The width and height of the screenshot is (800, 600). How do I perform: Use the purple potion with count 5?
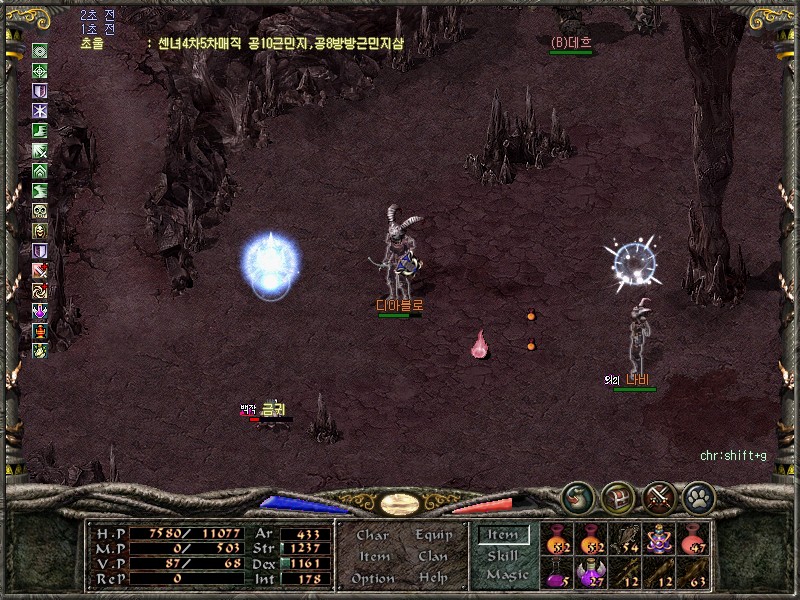[x=557, y=573]
